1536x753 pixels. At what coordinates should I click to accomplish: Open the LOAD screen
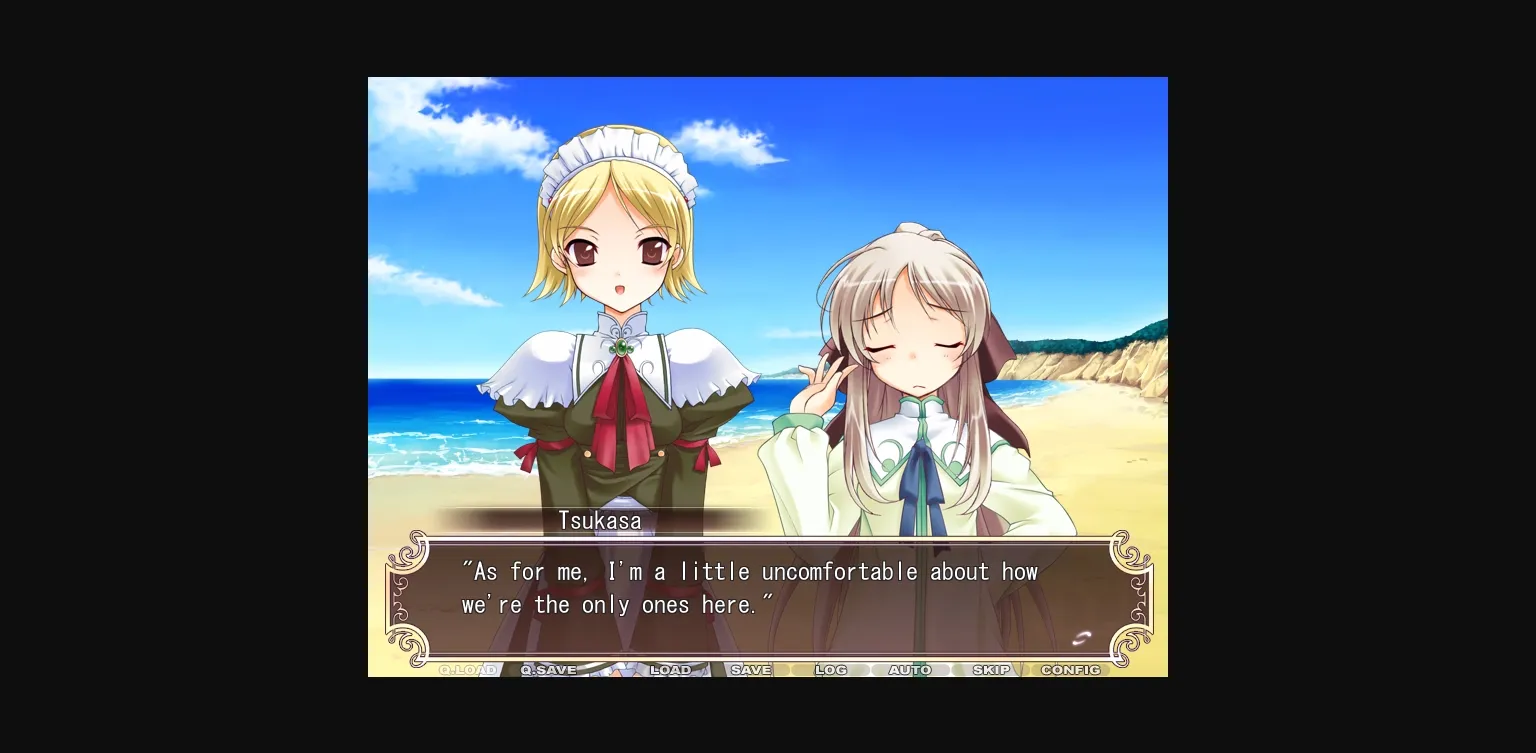click(x=671, y=670)
